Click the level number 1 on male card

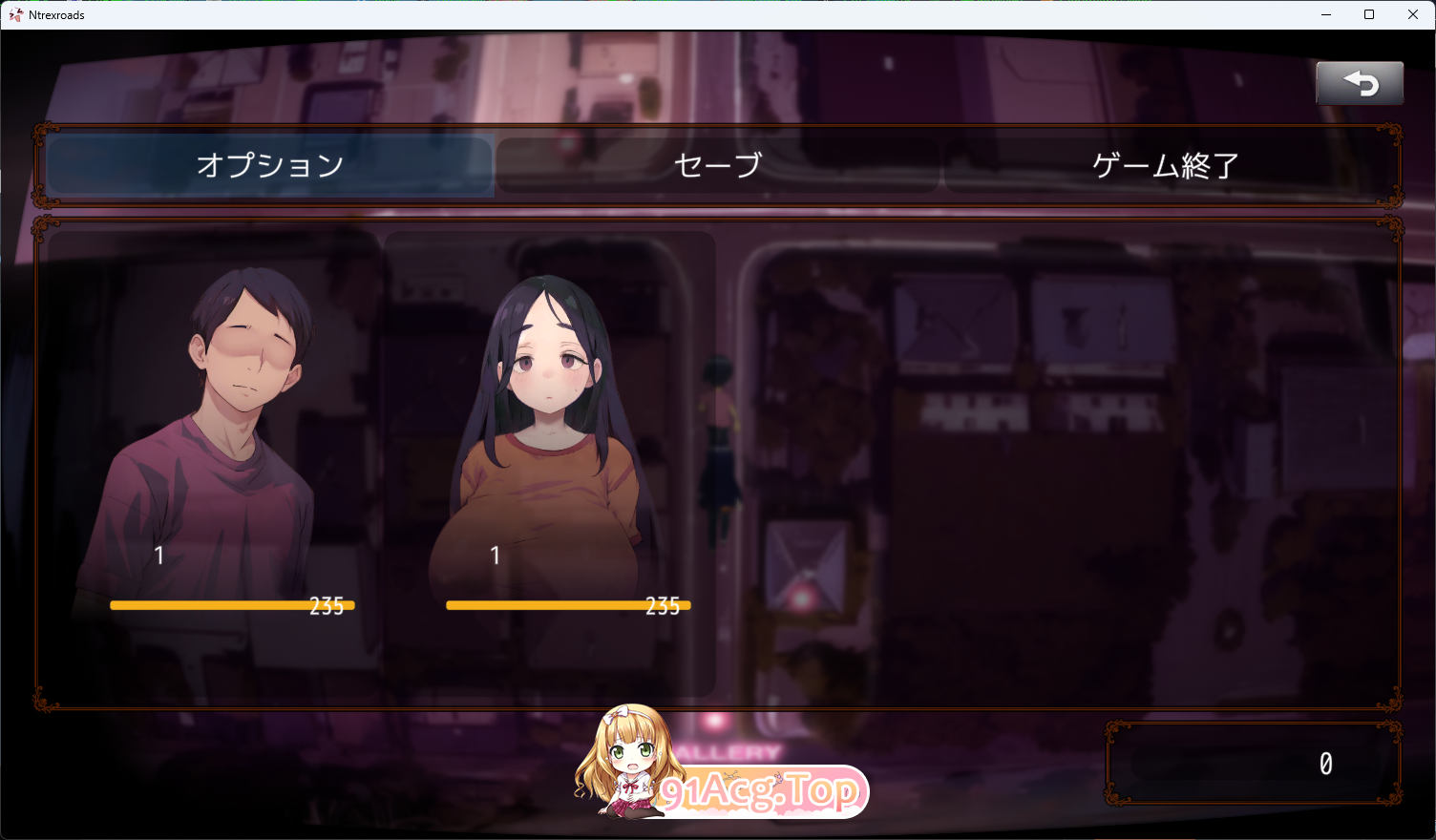(159, 556)
